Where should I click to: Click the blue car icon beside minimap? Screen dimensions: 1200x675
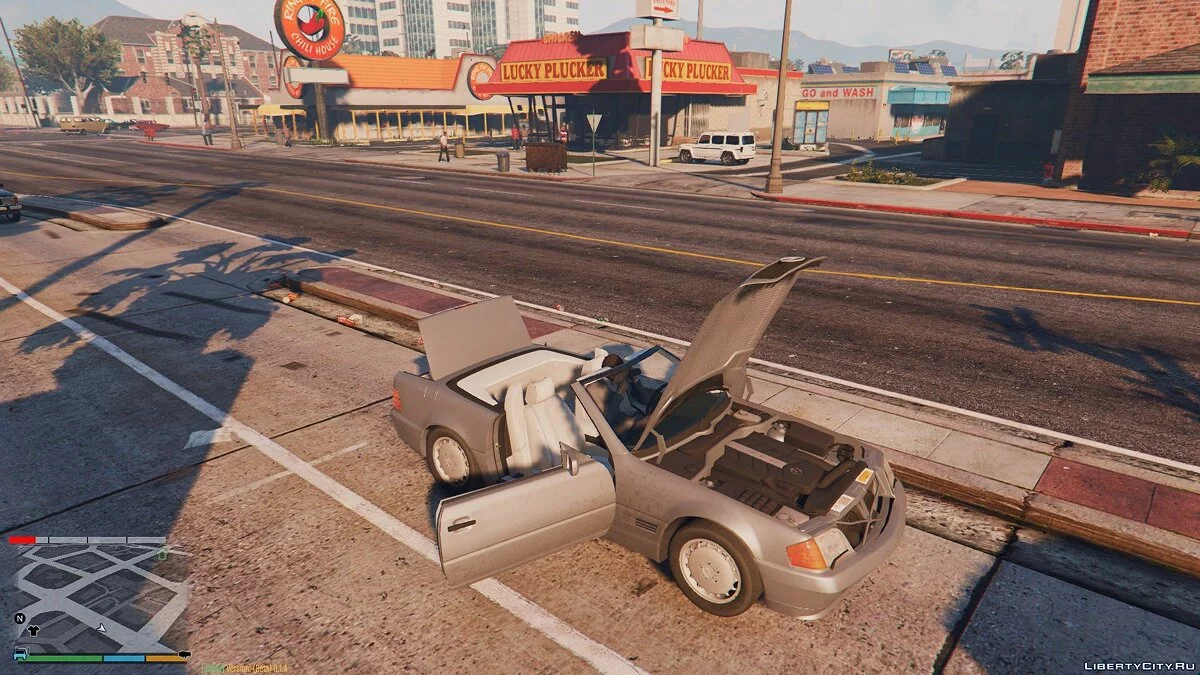pyautogui.click(x=19, y=654)
